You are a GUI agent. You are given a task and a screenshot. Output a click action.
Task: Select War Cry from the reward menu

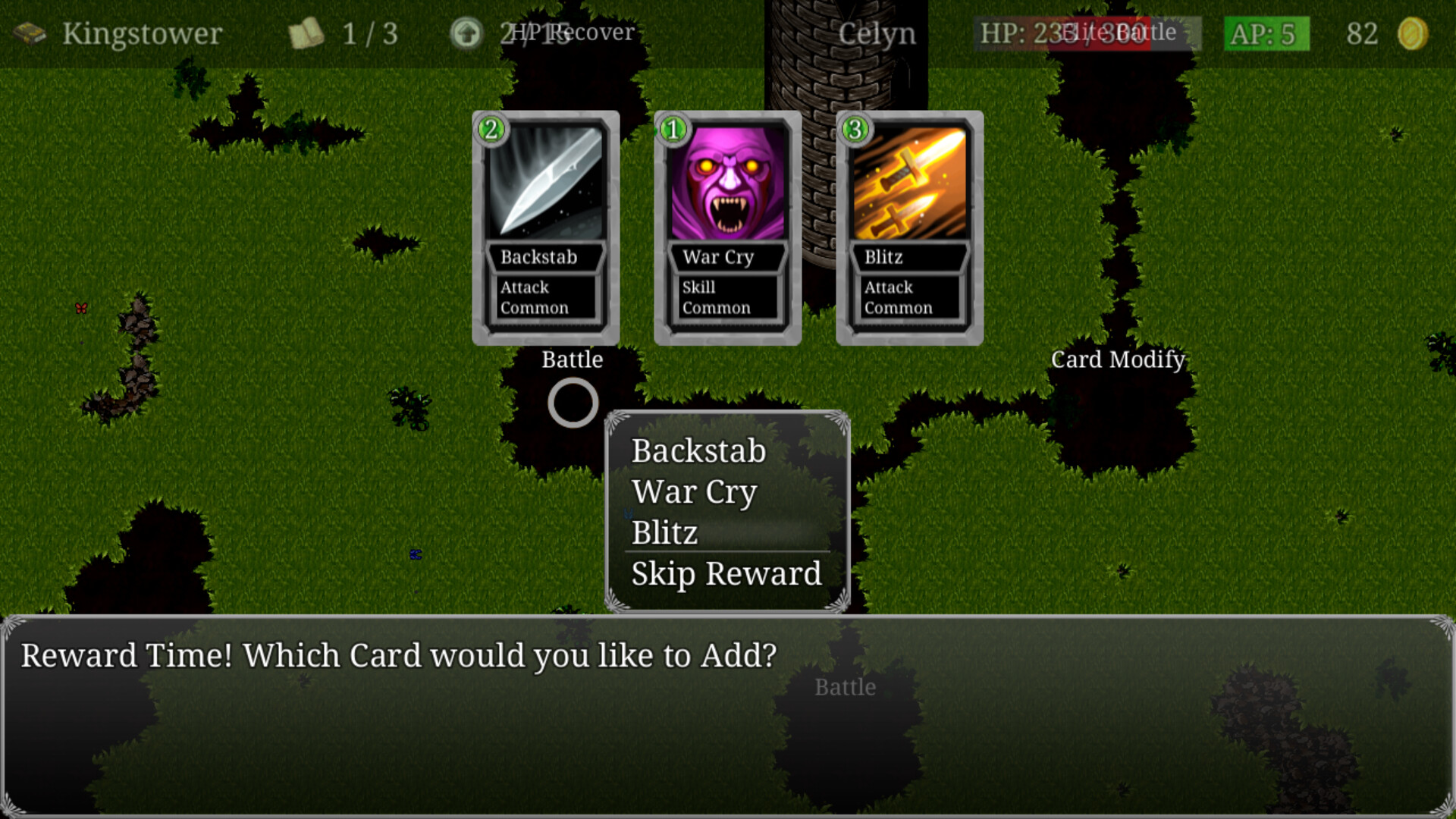[694, 492]
